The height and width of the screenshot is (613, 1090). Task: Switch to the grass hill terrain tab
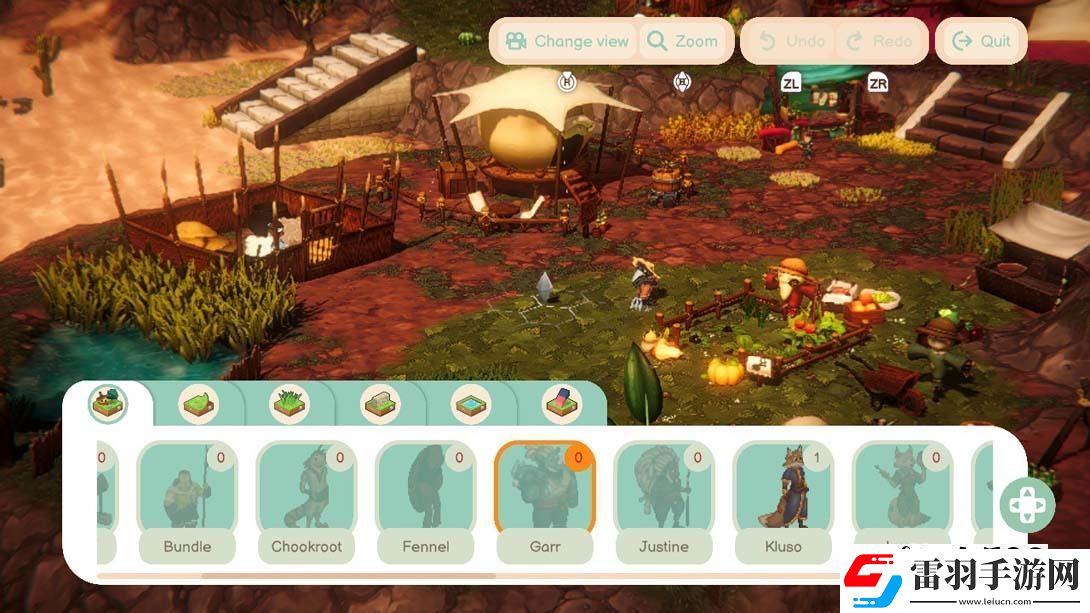(199, 404)
